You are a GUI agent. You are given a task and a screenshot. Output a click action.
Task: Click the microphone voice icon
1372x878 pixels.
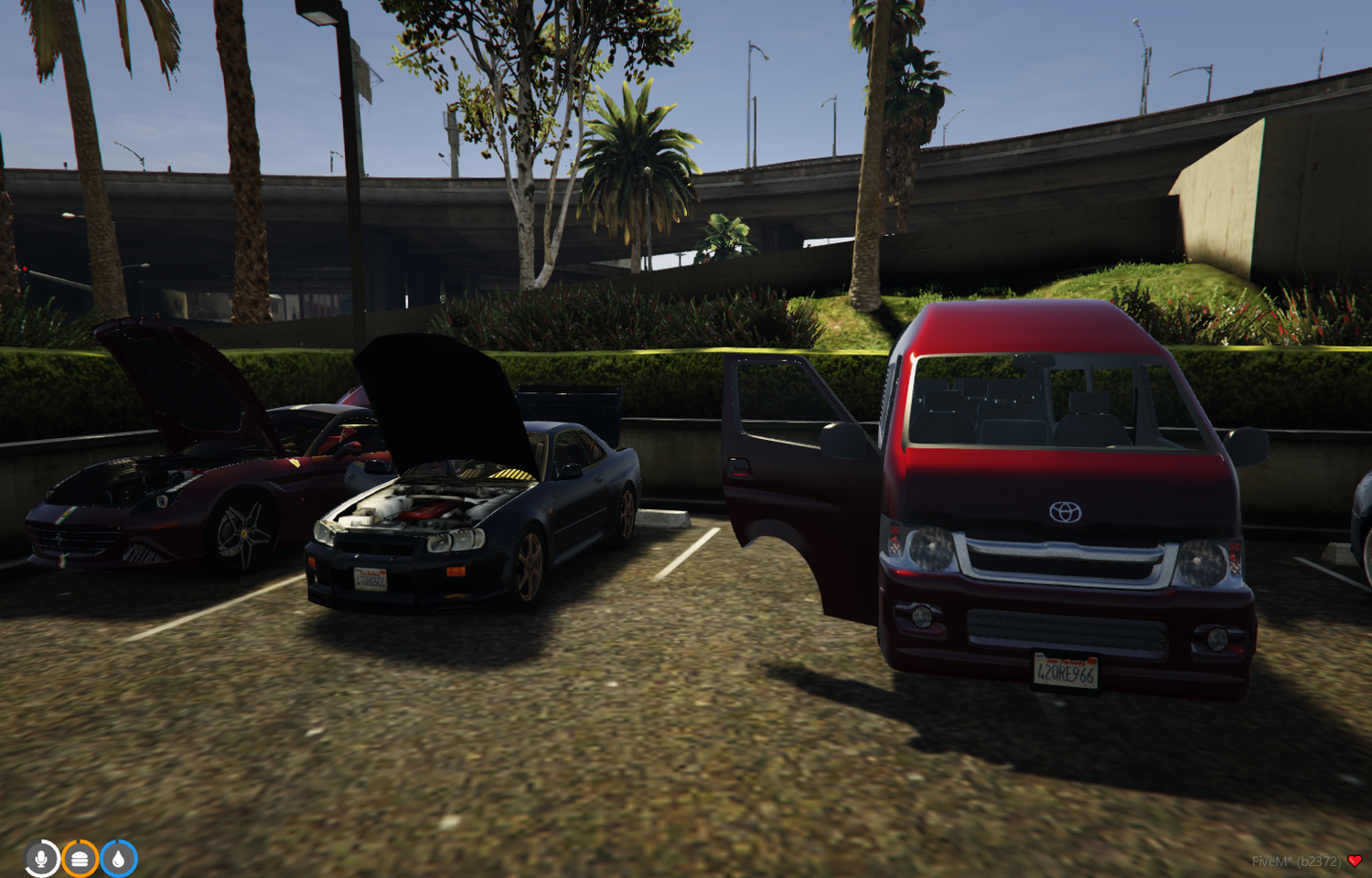point(40,859)
